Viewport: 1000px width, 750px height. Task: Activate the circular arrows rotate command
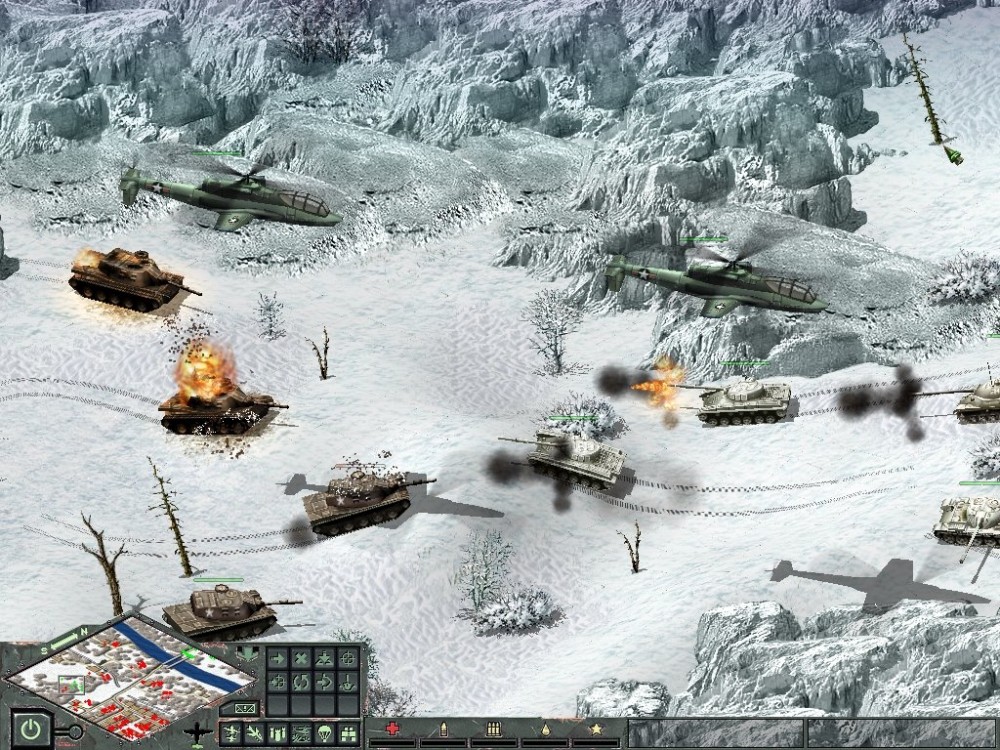[x=301, y=682]
